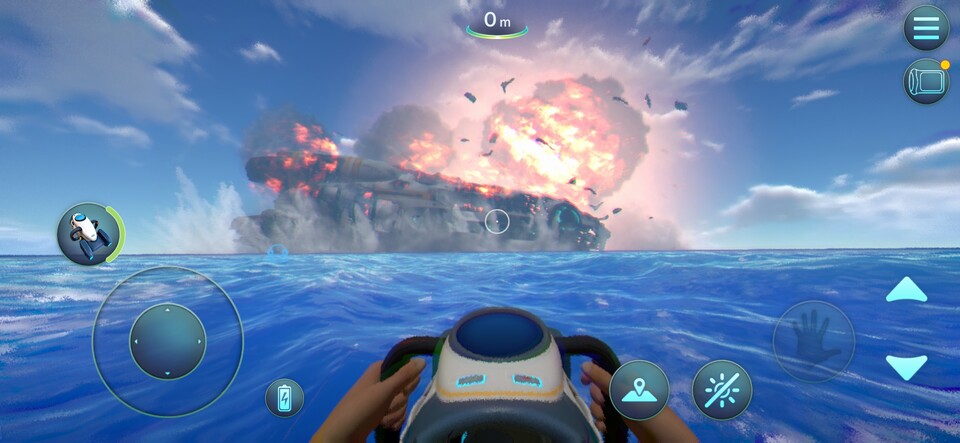Viewport: 960px width, 443px height.
Task: Descend with the down arrow button
Action: [x=906, y=366]
